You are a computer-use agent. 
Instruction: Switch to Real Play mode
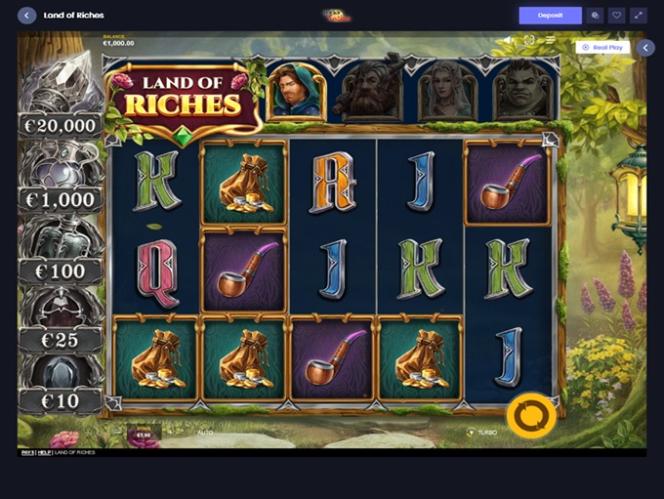601,47
